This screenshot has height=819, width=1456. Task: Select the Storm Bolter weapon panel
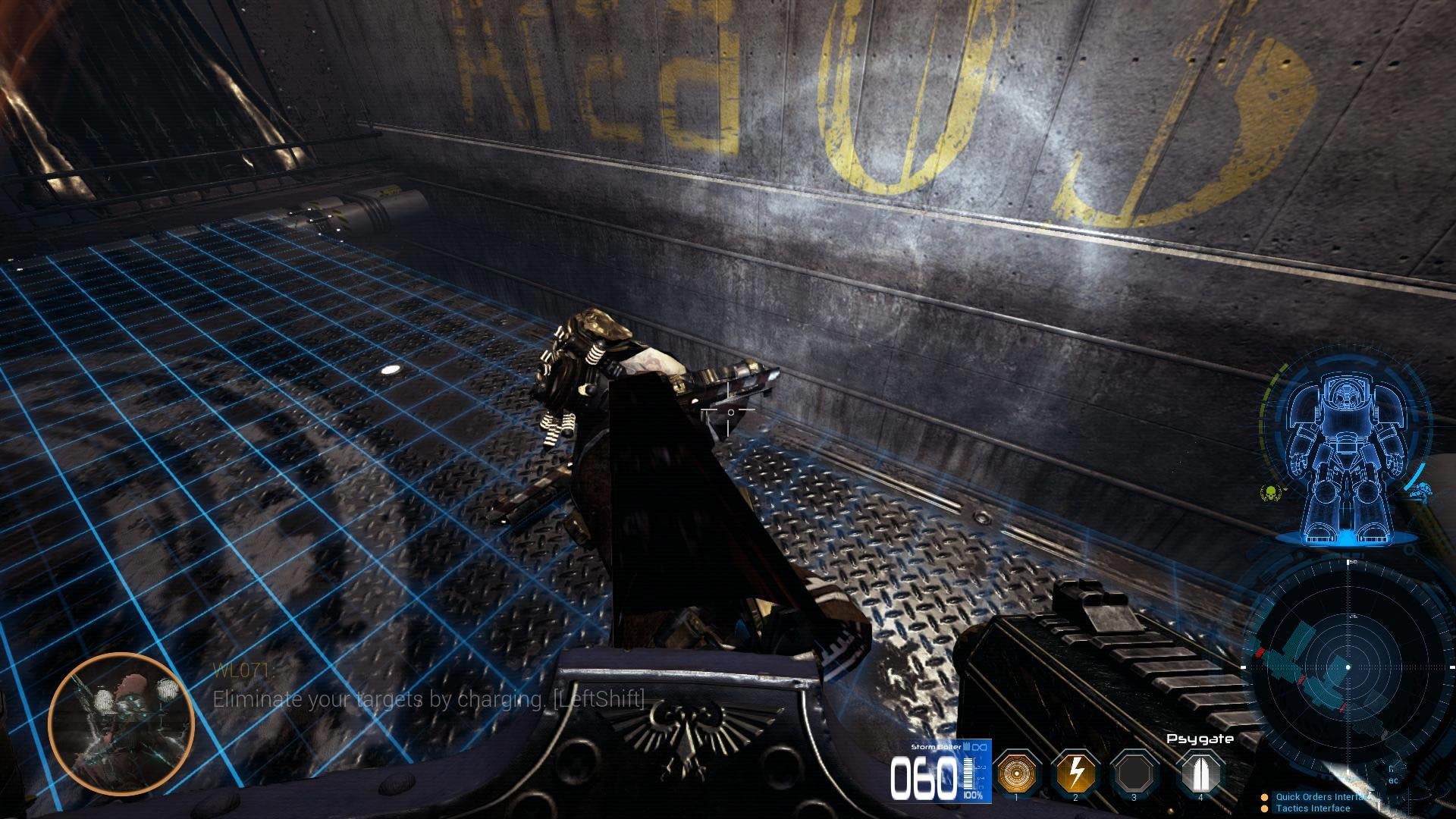(x=940, y=770)
